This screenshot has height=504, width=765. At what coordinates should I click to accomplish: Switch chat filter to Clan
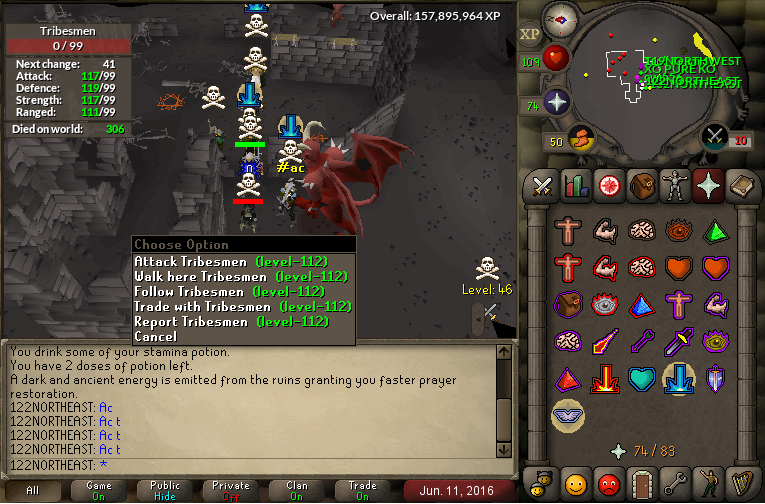(x=297, y=491)
